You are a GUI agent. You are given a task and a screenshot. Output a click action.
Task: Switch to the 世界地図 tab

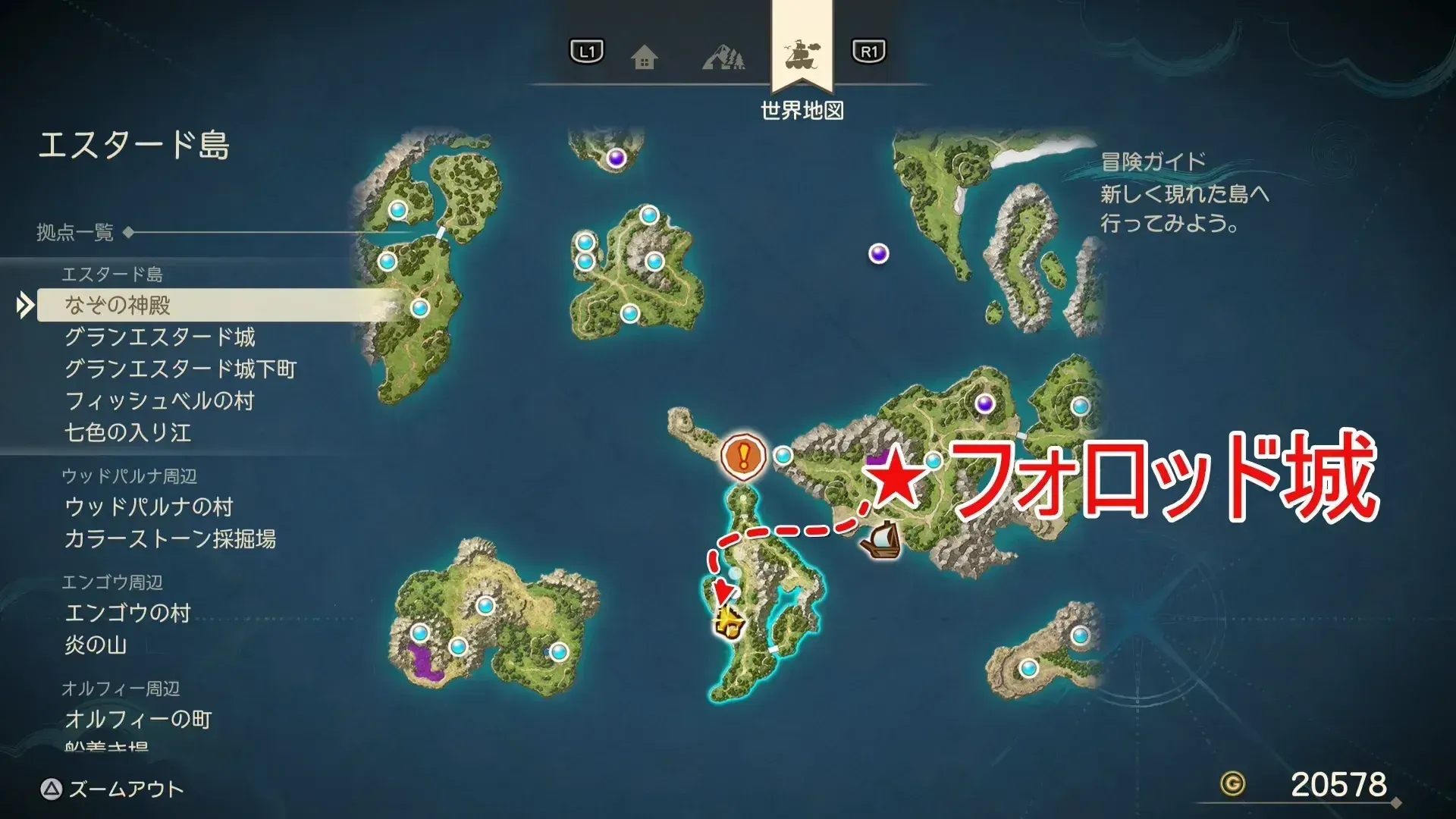pyautogui.click(x=802, y=108)
